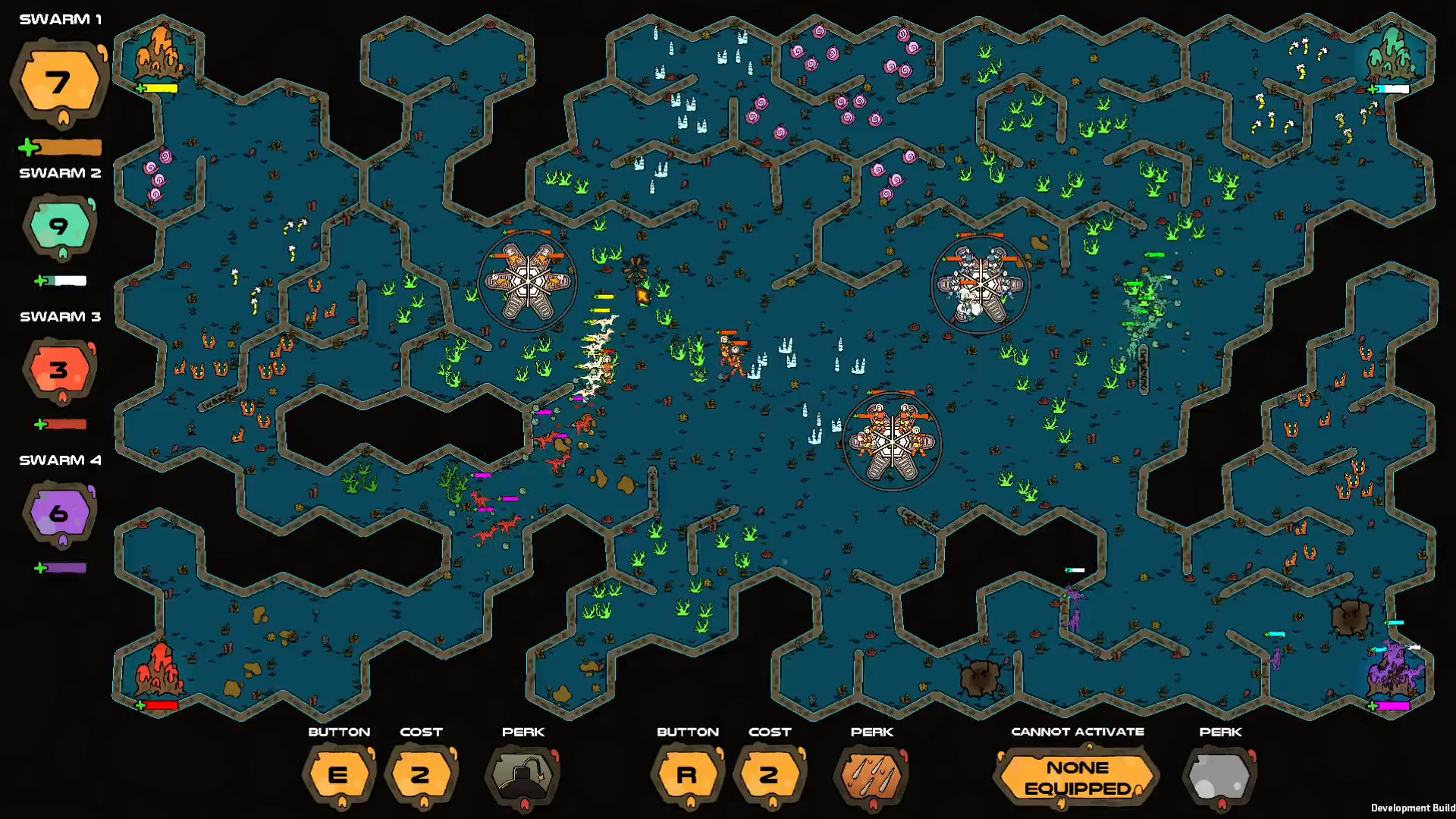Screen dimensions: 1456x819
Task: Click the Swarm 4 purple health bar
Action: point(67,566)
